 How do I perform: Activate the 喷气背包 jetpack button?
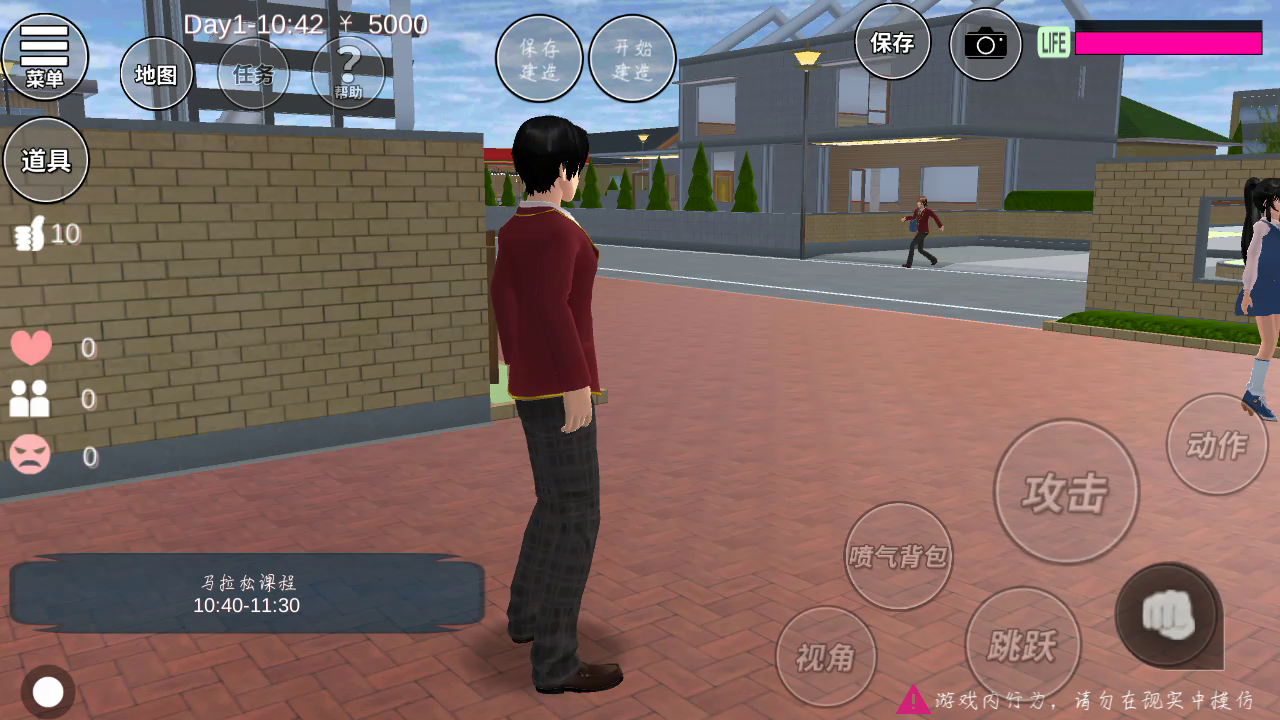click(x=898, y=556)
